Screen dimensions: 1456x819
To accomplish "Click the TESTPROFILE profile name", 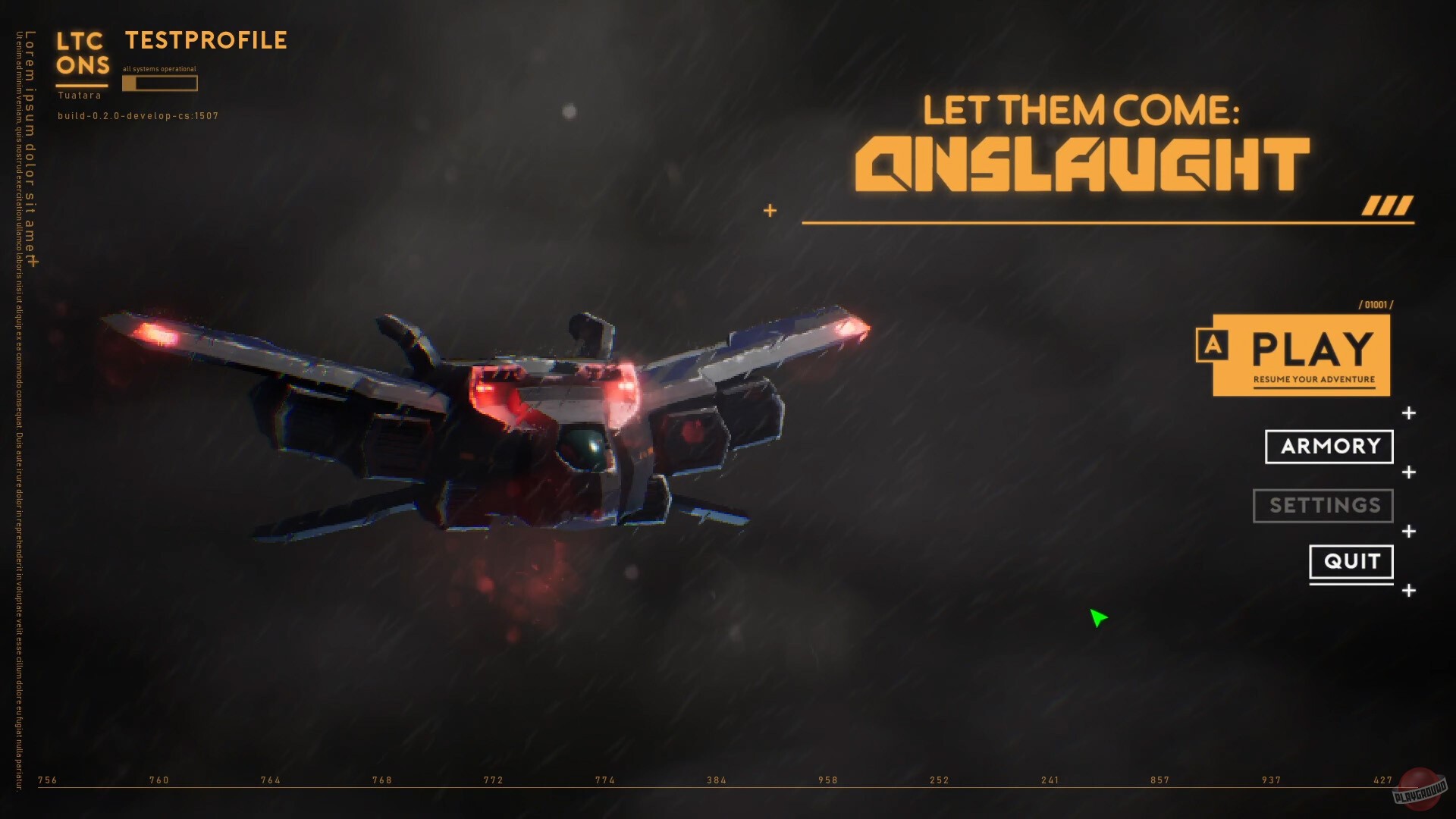I will (x=205, y=39).
